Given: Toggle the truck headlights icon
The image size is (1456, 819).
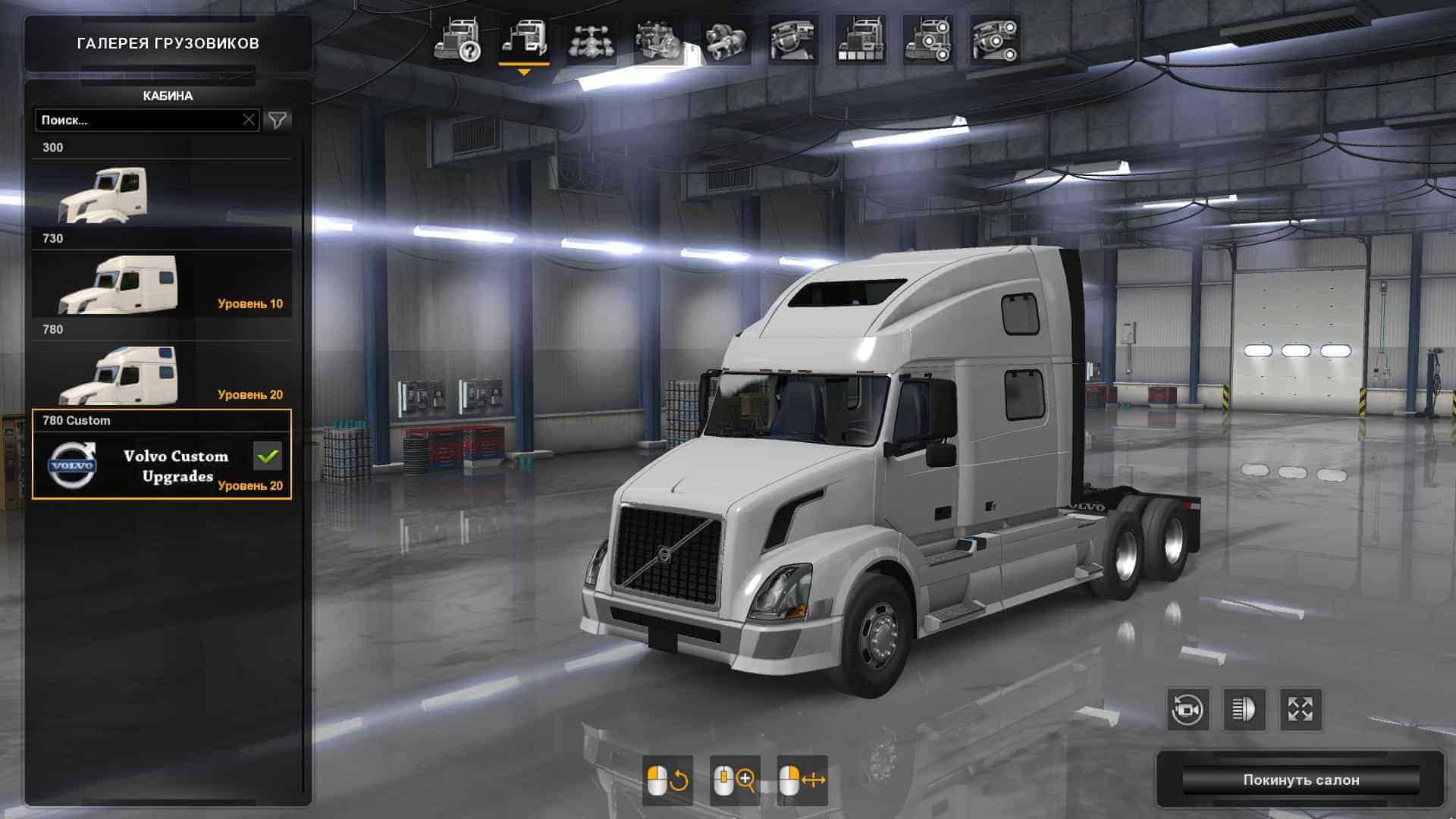Looking at the screenshot, I should [x=1244, y=710].
